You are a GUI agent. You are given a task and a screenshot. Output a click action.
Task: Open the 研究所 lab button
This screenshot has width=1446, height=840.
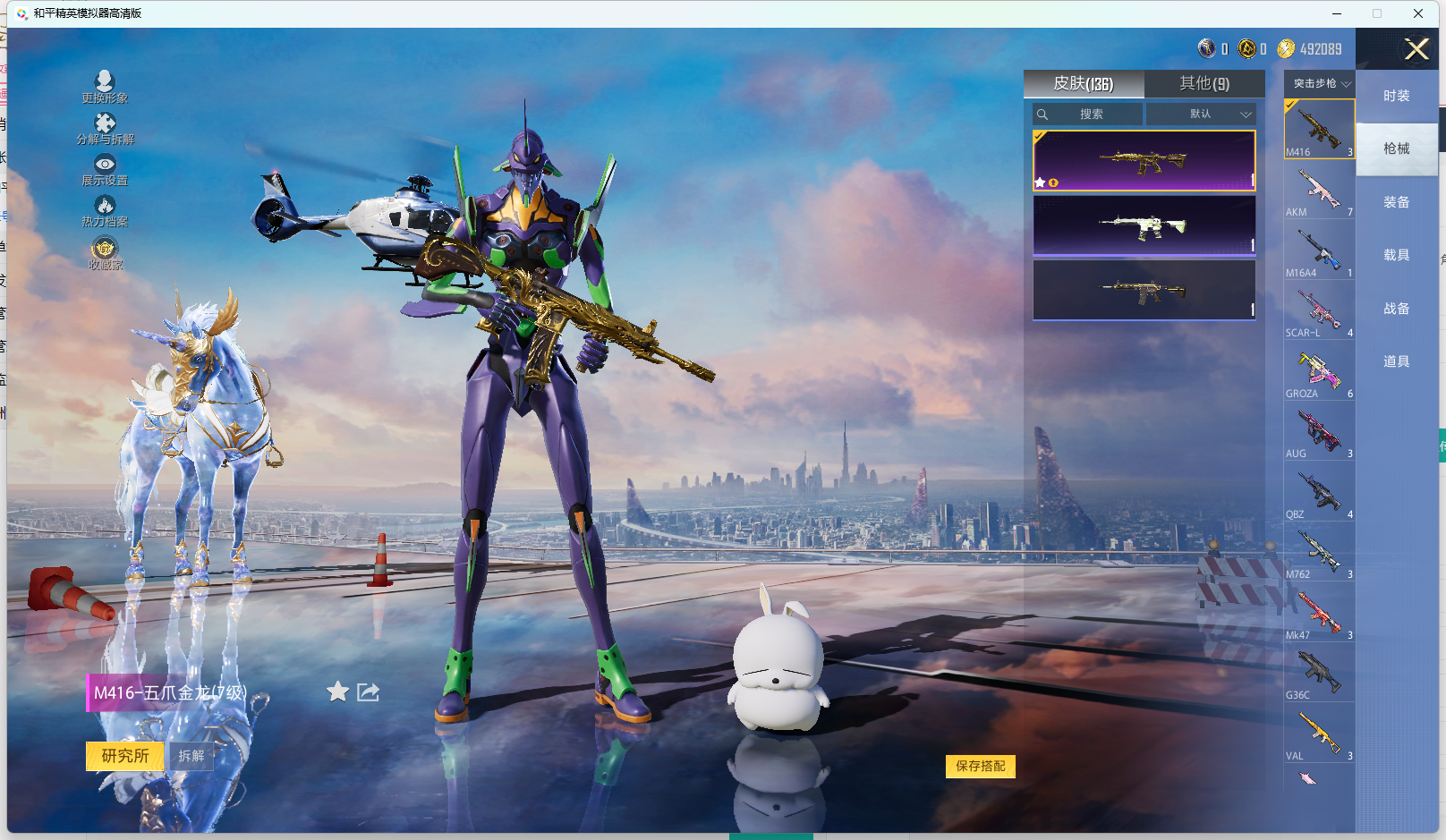coord(125,756)
